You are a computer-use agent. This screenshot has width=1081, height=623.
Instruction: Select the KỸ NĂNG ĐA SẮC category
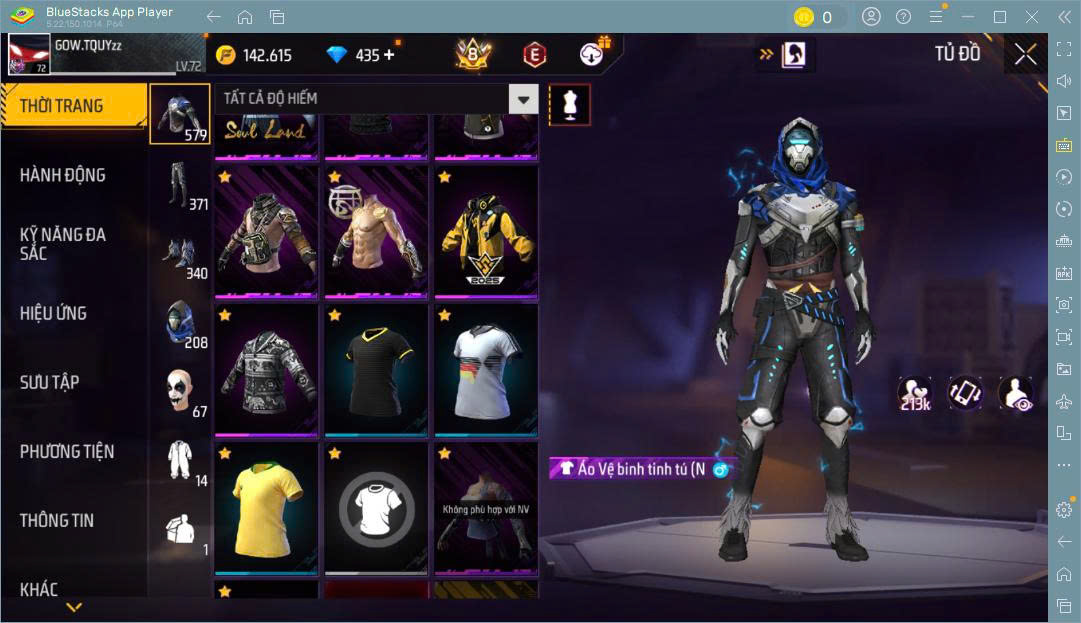click(x=63, y=243)
